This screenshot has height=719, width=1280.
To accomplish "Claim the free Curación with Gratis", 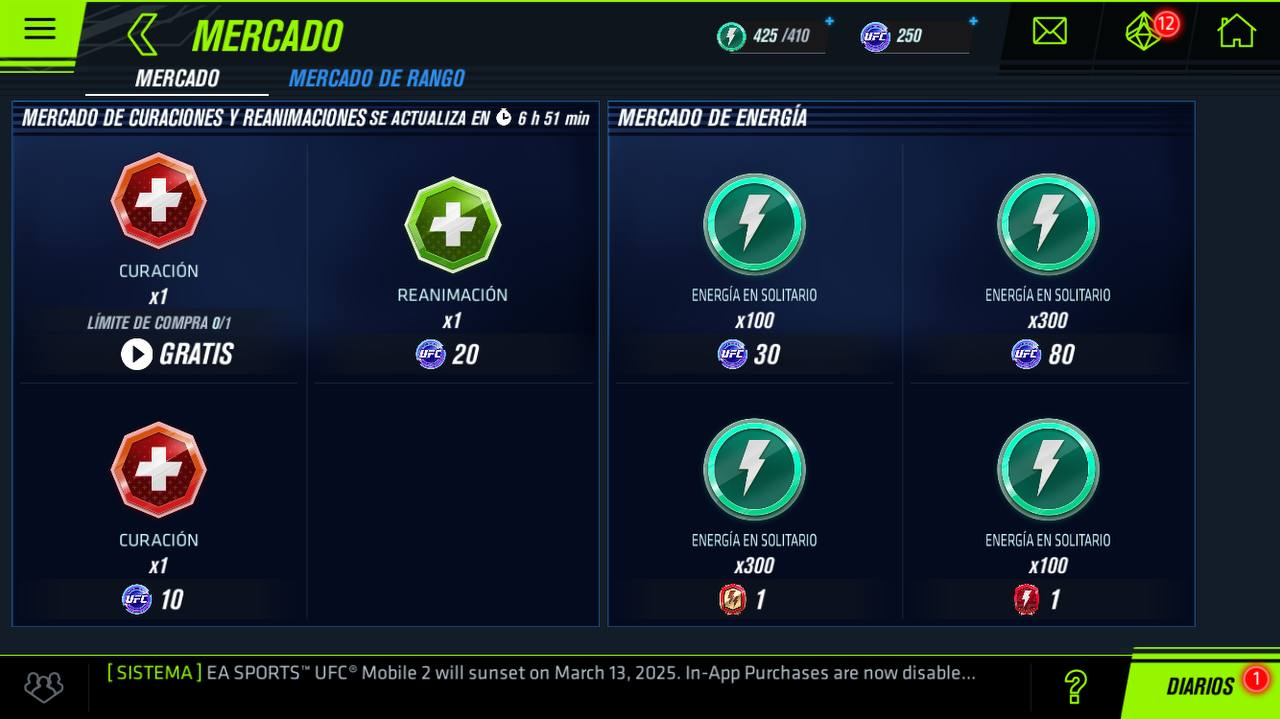I will [178, 354].
